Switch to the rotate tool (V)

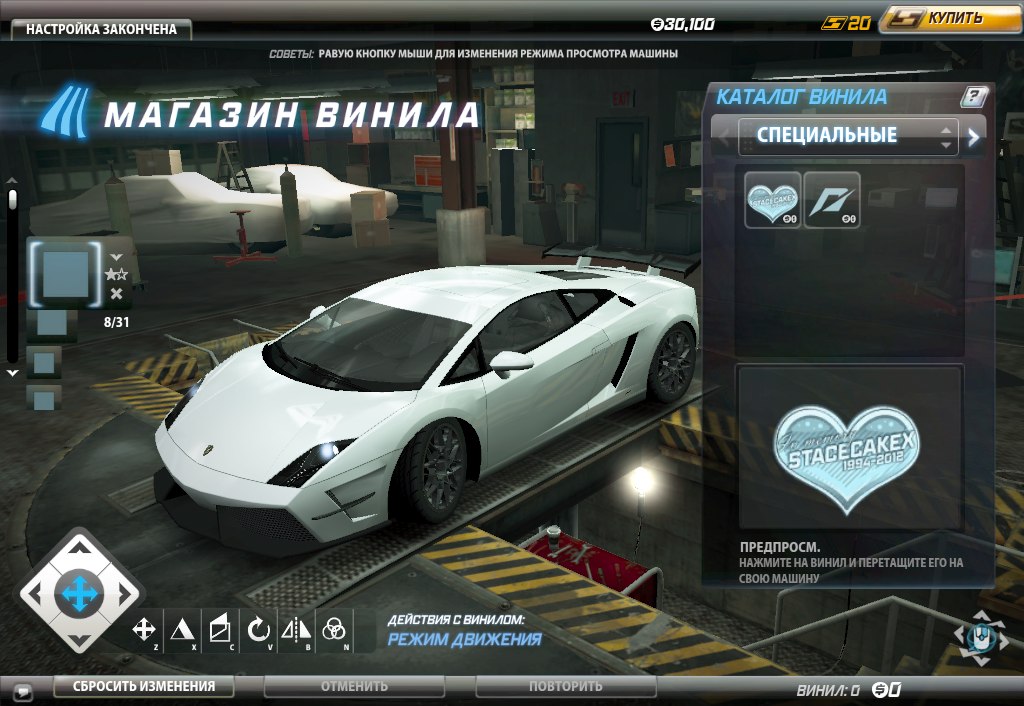(258, 629)
